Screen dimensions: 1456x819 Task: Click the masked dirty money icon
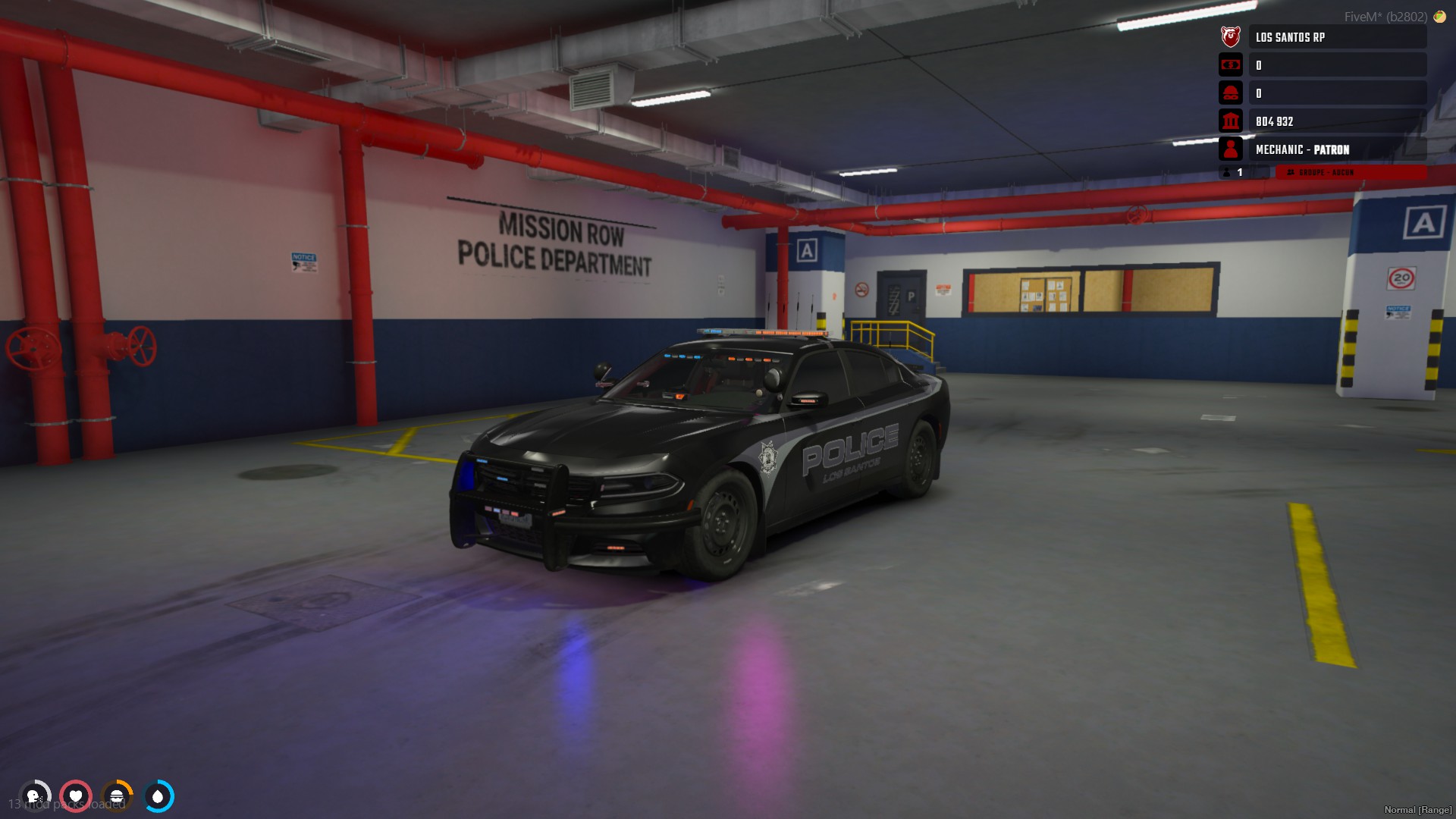click(1230, 93)
